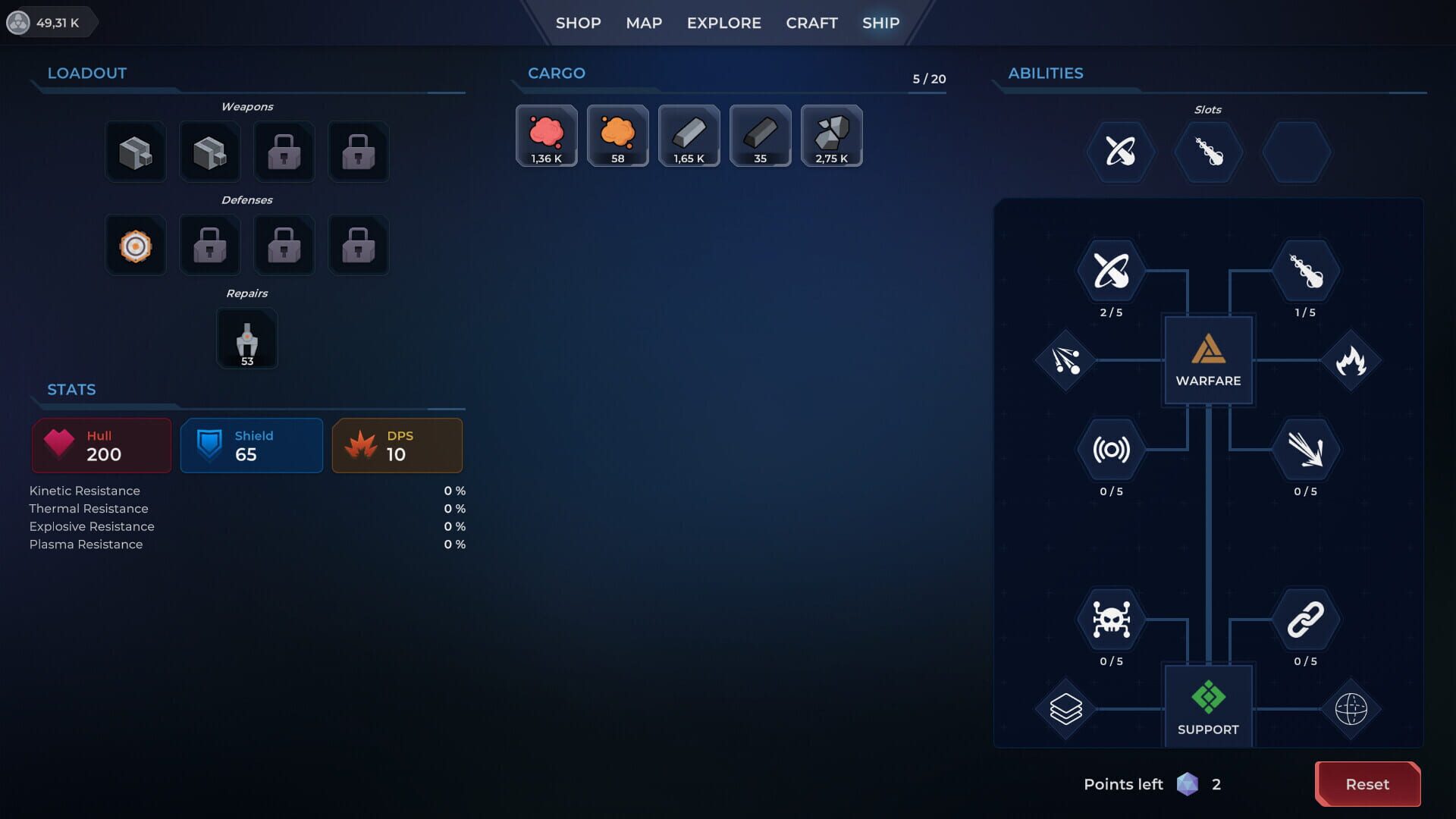Screen dimensions: 1456x819
Task: Select the orbit ability node showing 2/5
Action: (x=1110, y=270)
